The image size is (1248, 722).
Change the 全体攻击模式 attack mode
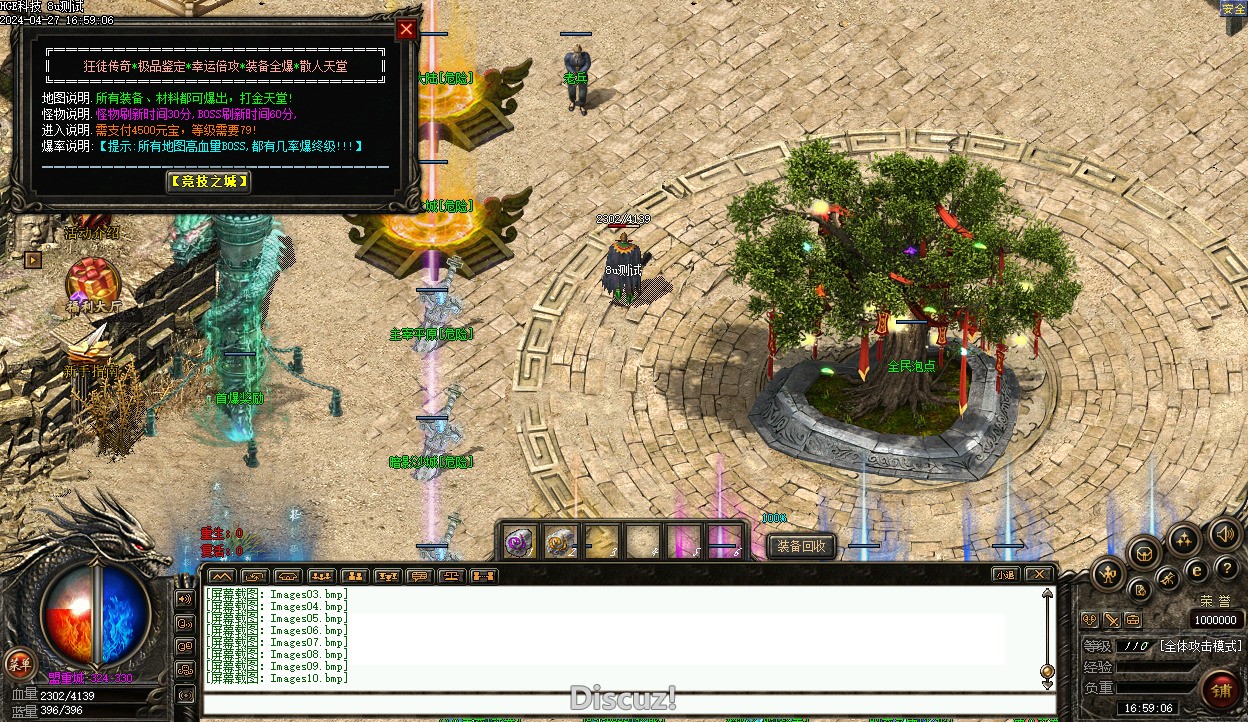tap(1200, 646)
